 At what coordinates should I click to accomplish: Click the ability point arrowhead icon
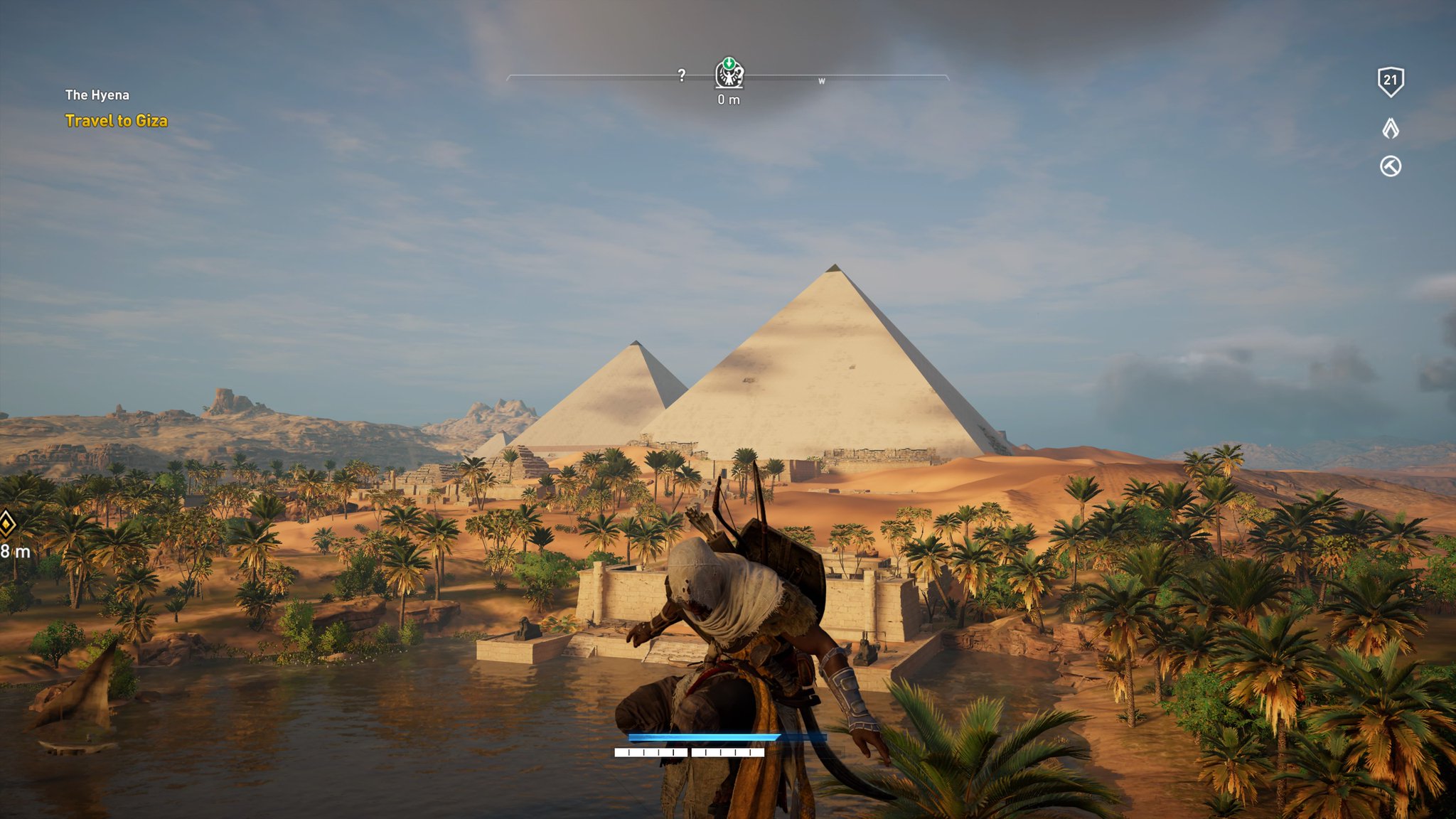1391,128
